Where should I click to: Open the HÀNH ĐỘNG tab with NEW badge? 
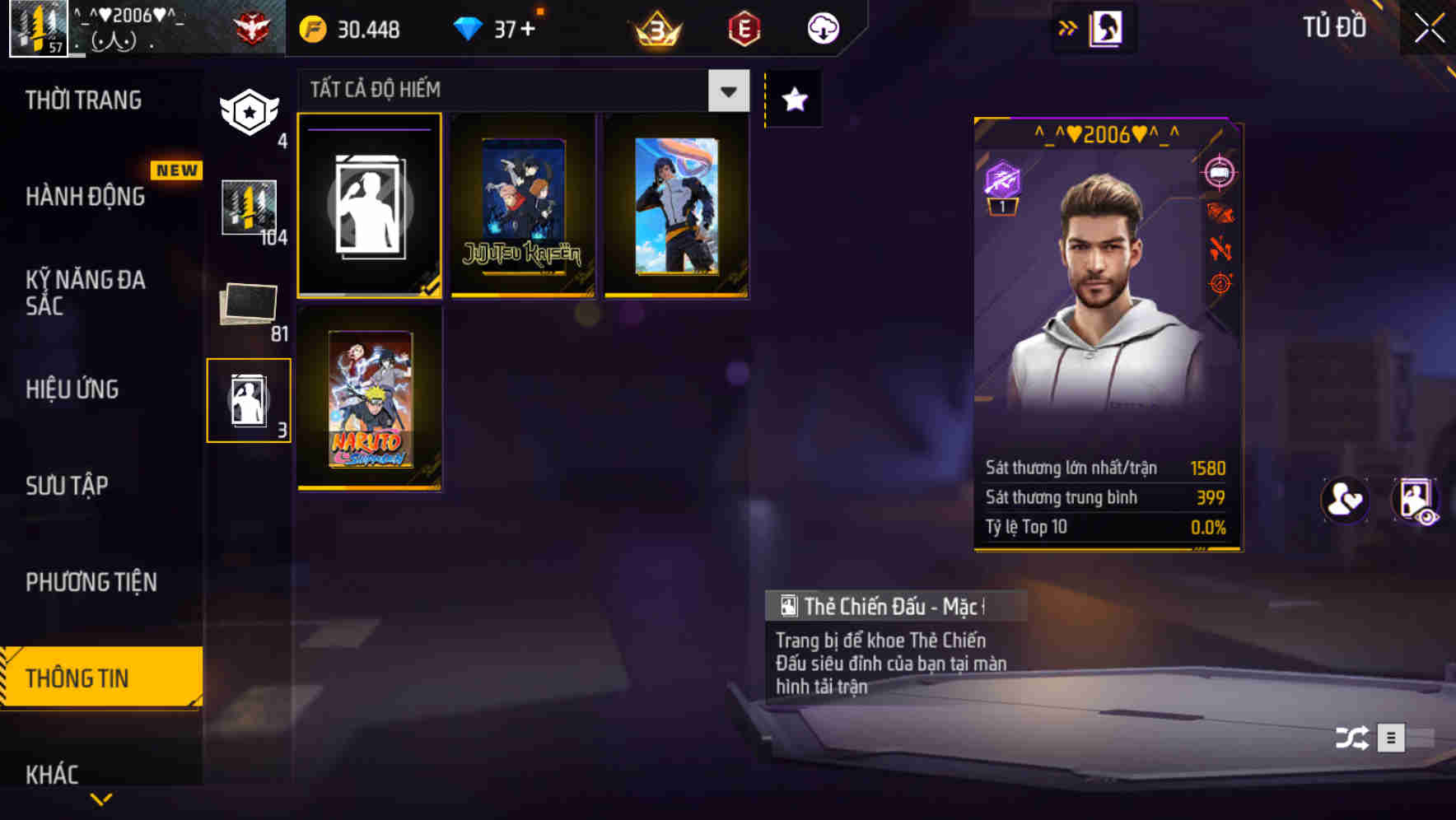tap(85, 197)
